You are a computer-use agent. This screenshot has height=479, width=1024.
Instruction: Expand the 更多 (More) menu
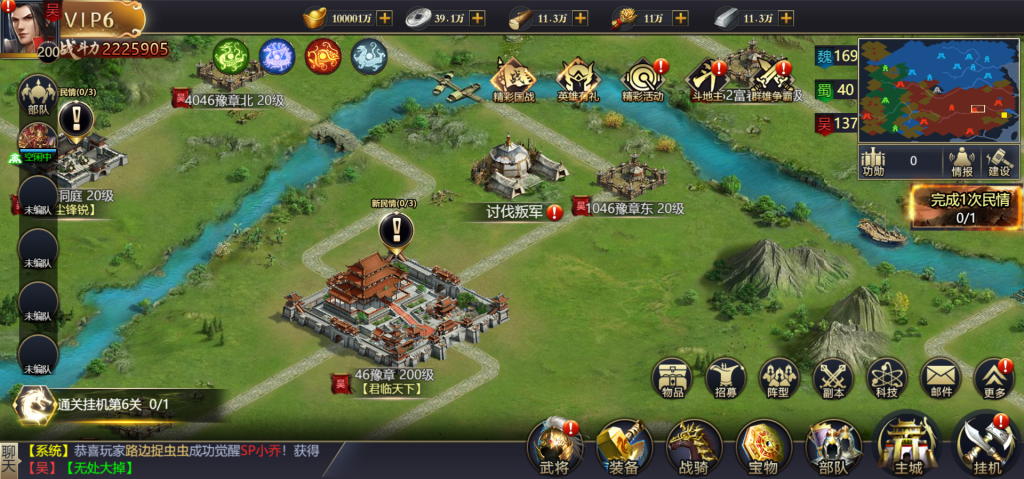(994, 380)
